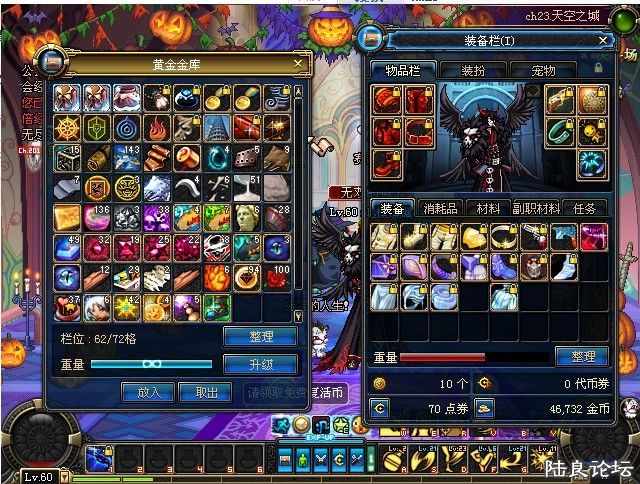Open the 副职材料 category

click(537, 208)
